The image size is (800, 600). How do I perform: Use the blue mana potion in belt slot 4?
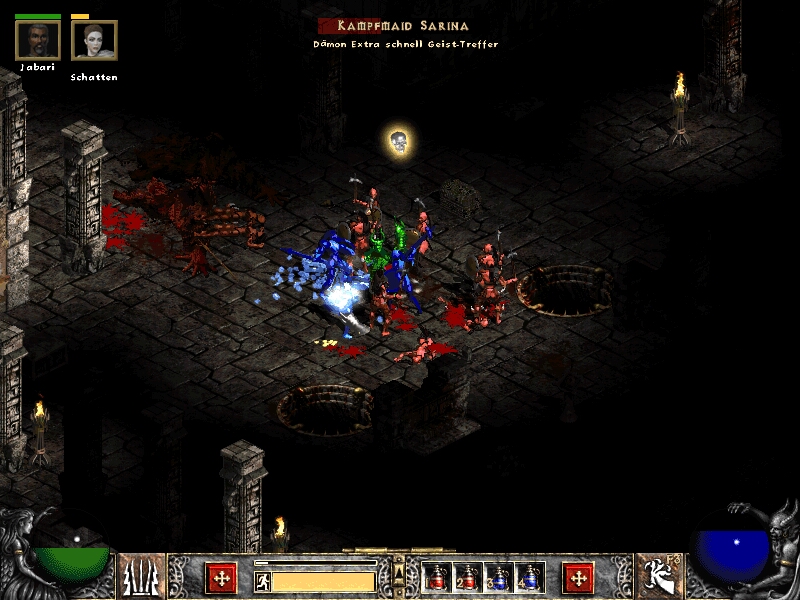click(x=529, y=578)
